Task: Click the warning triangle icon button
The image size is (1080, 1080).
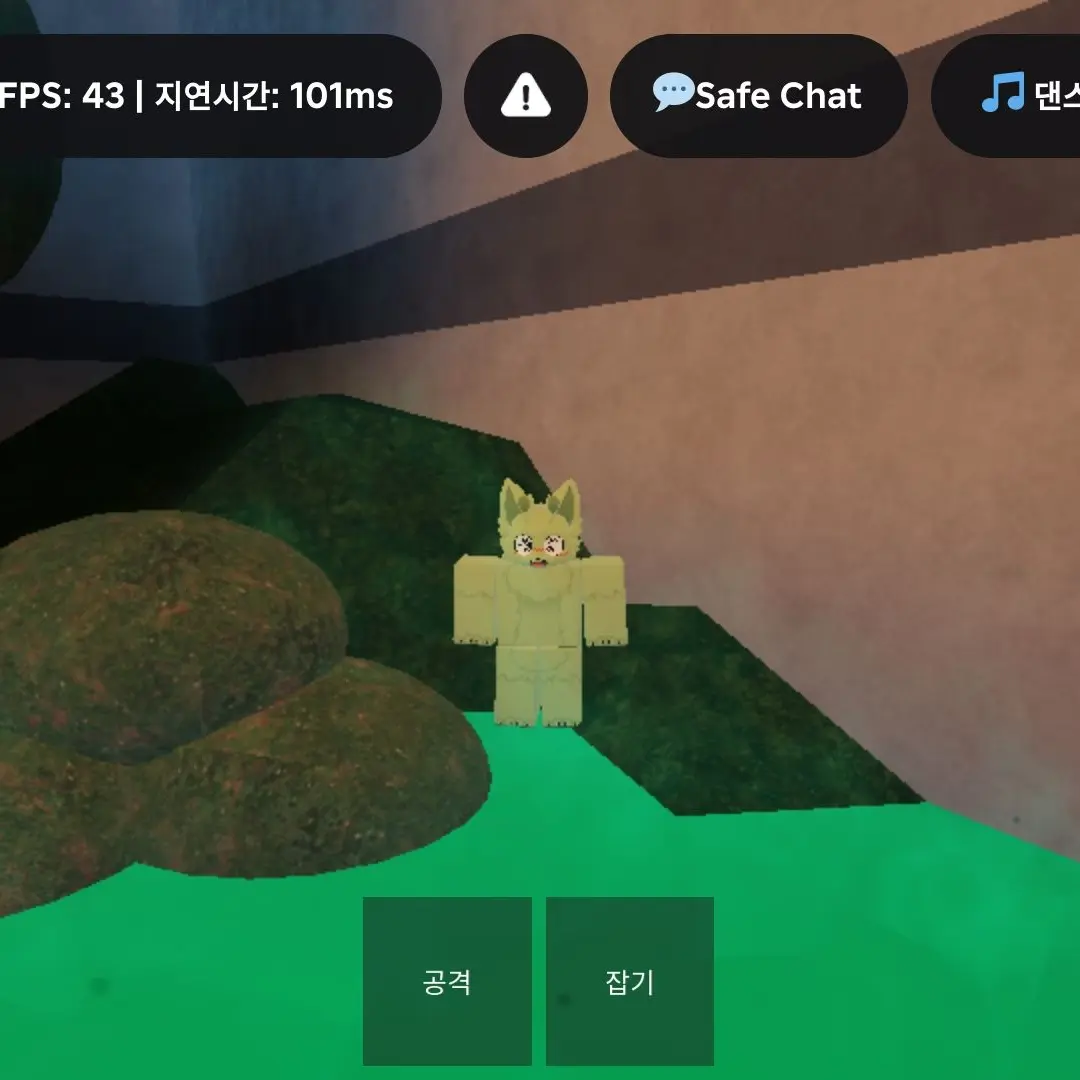Action: 525,96
